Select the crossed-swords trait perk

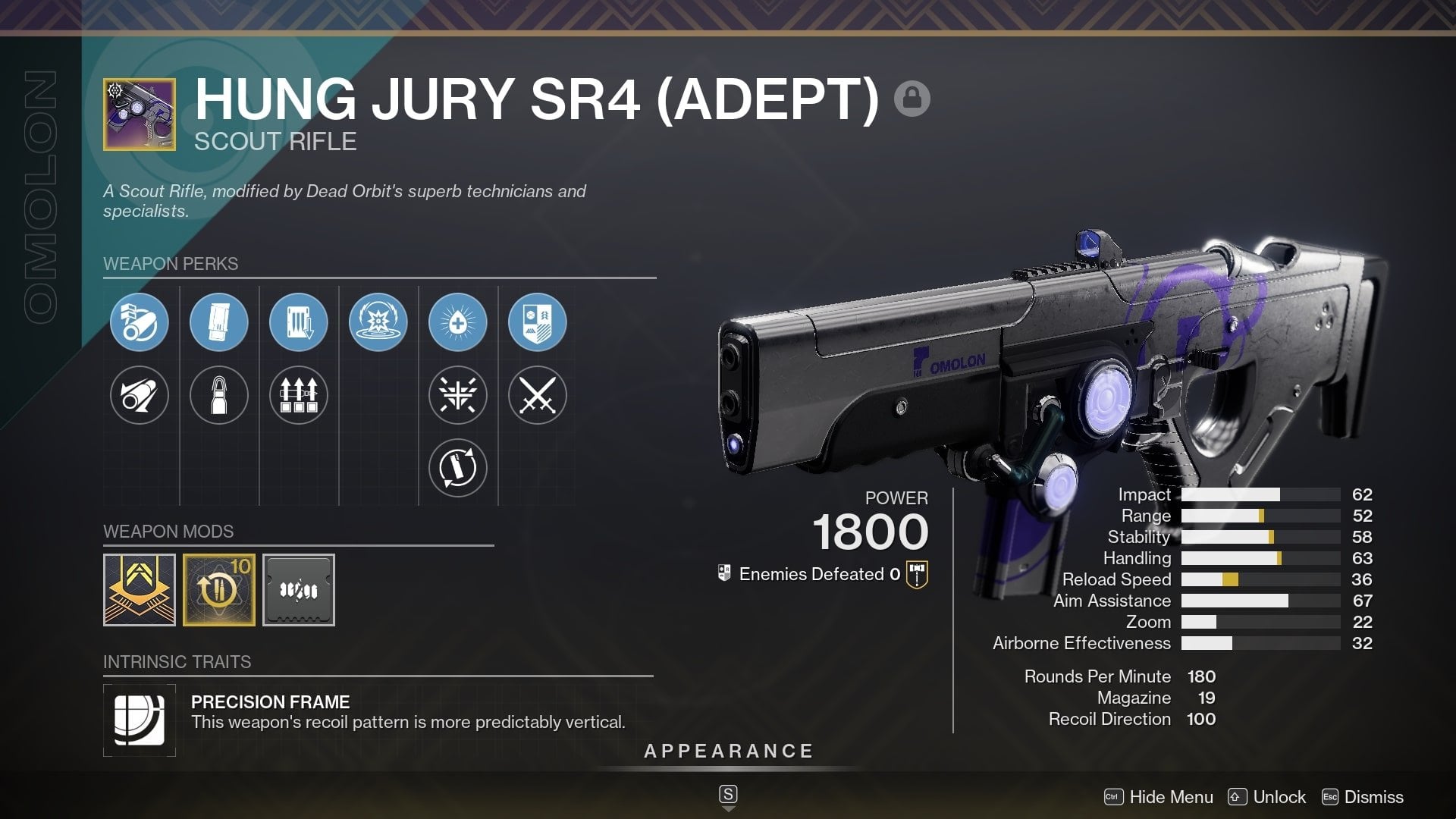tap(538, 395)
